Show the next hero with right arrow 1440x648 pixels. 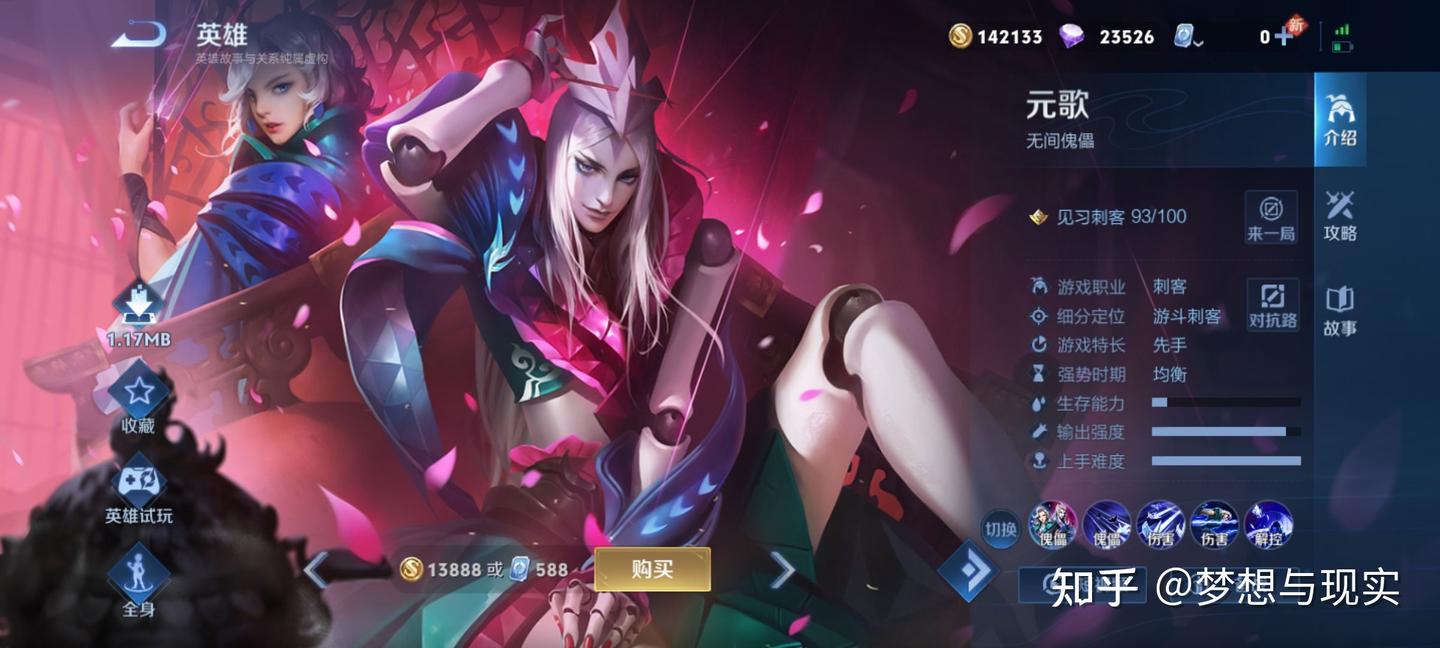pyautogui.click(x=782, y=570)
